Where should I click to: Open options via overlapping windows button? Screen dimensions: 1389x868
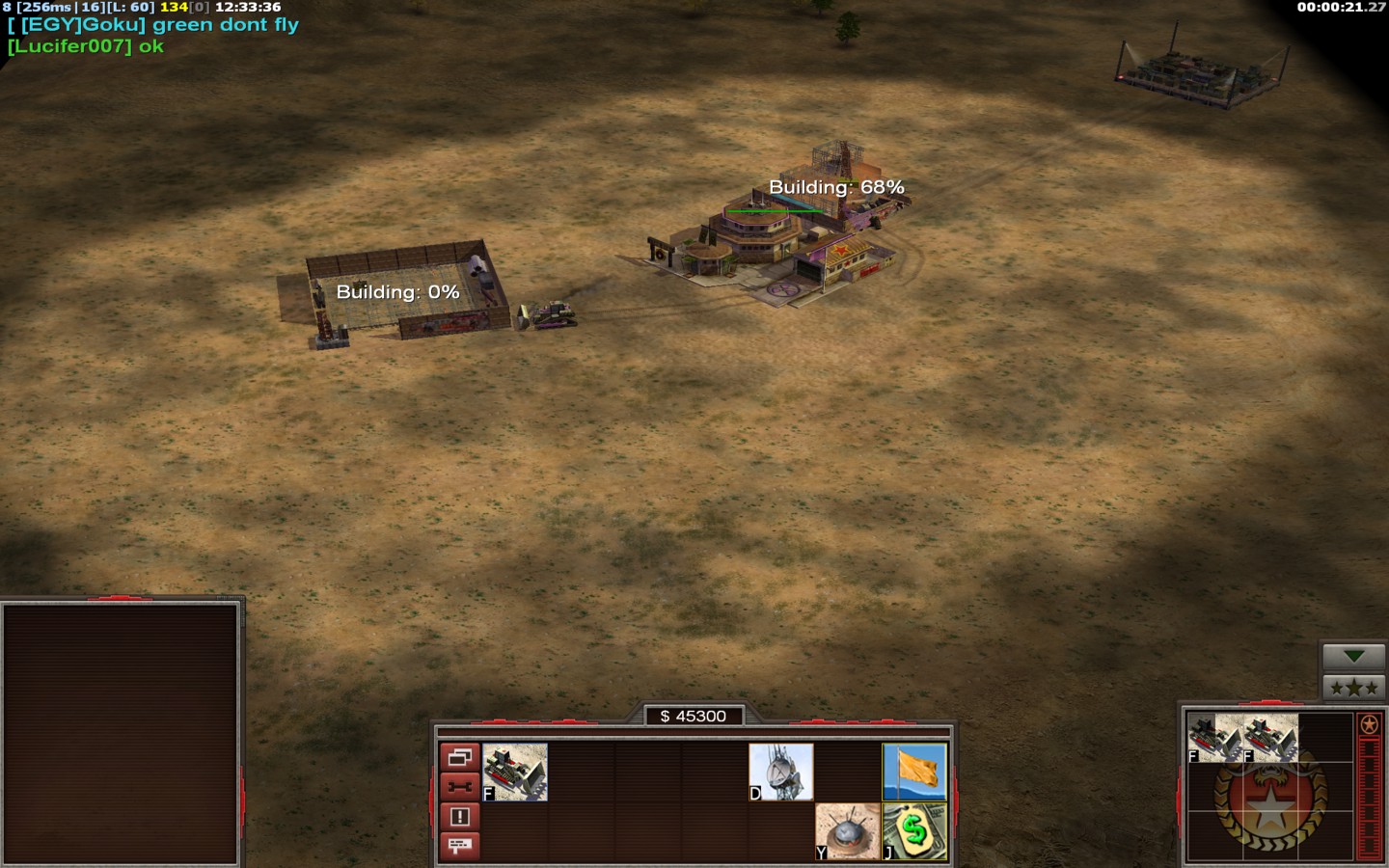[459, 757]
